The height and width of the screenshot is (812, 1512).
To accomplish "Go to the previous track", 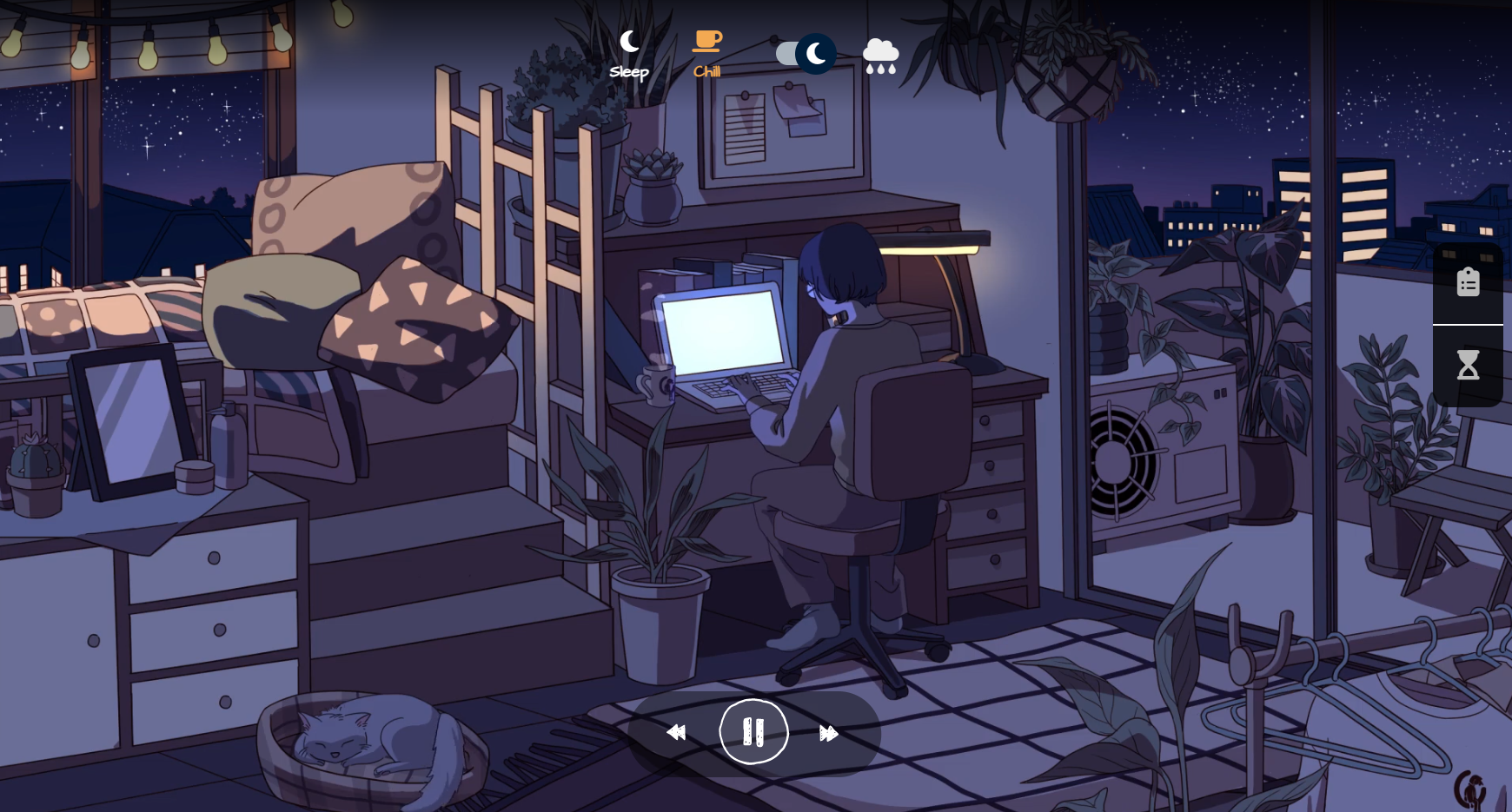I will (x=677, y=732).
